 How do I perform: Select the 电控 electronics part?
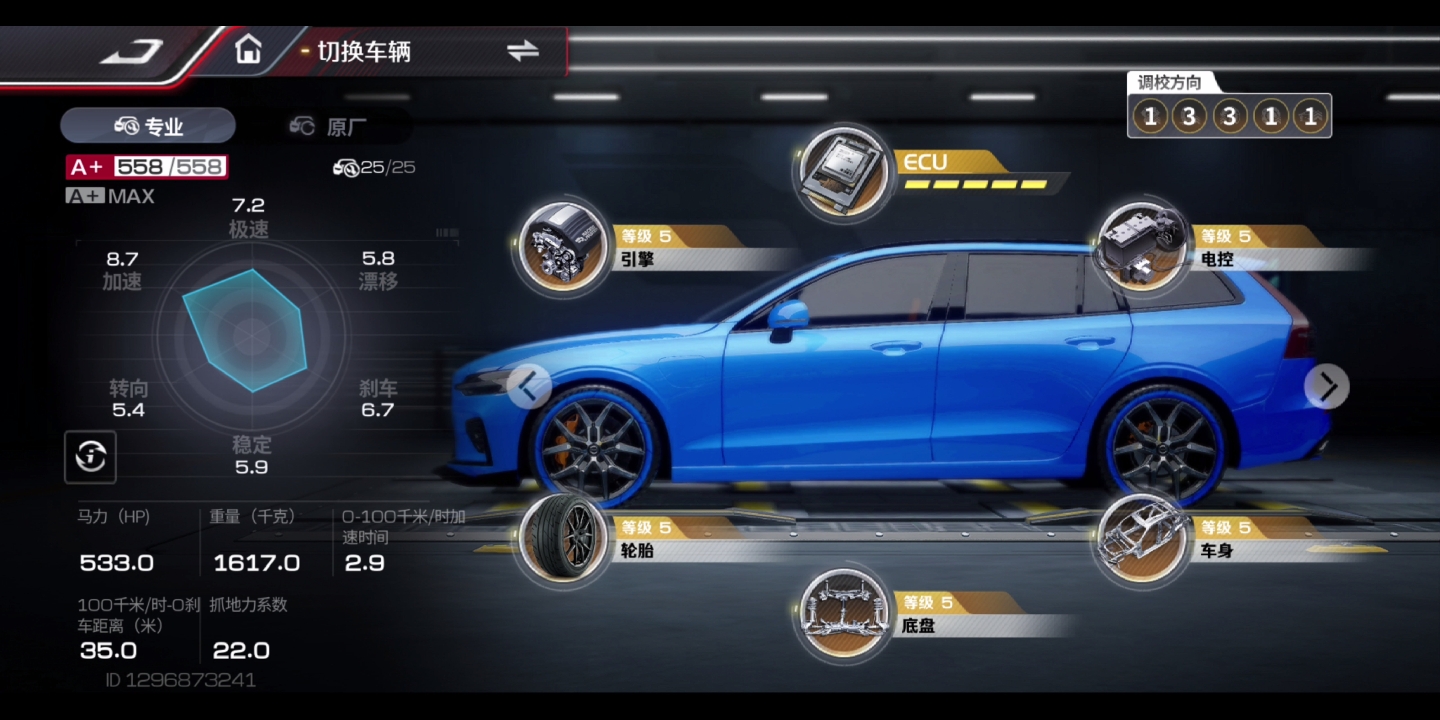pyautogui.click(x=1141, y=247)
